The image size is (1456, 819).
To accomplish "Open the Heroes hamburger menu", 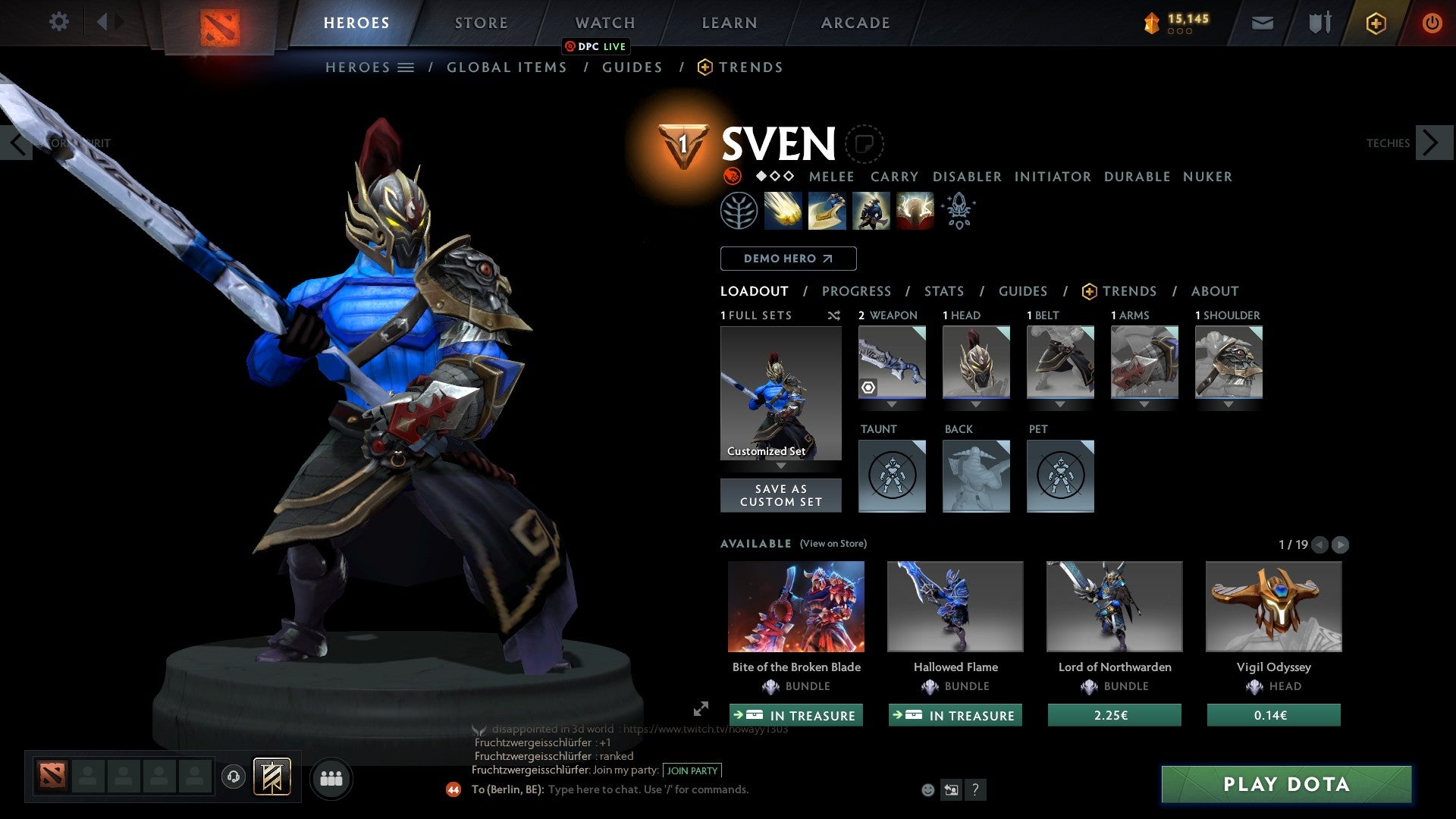I will pos(407,67).
